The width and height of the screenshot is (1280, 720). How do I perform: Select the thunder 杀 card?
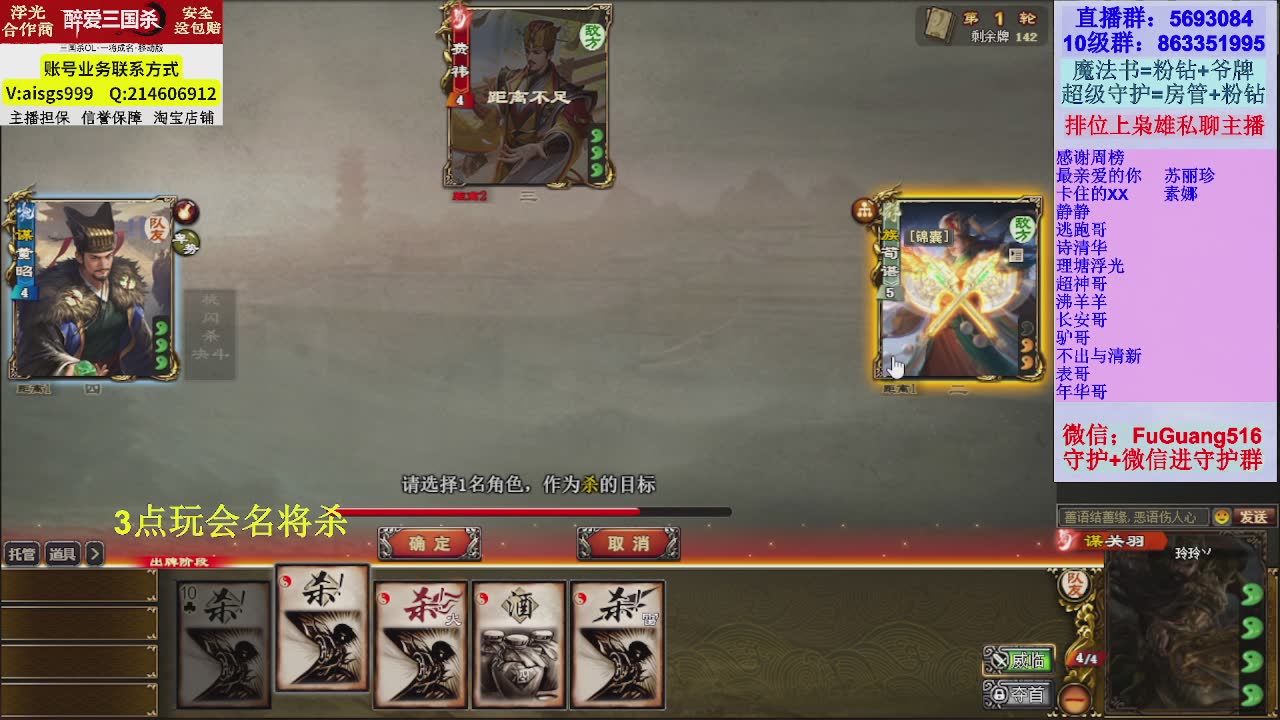point(617,645)
